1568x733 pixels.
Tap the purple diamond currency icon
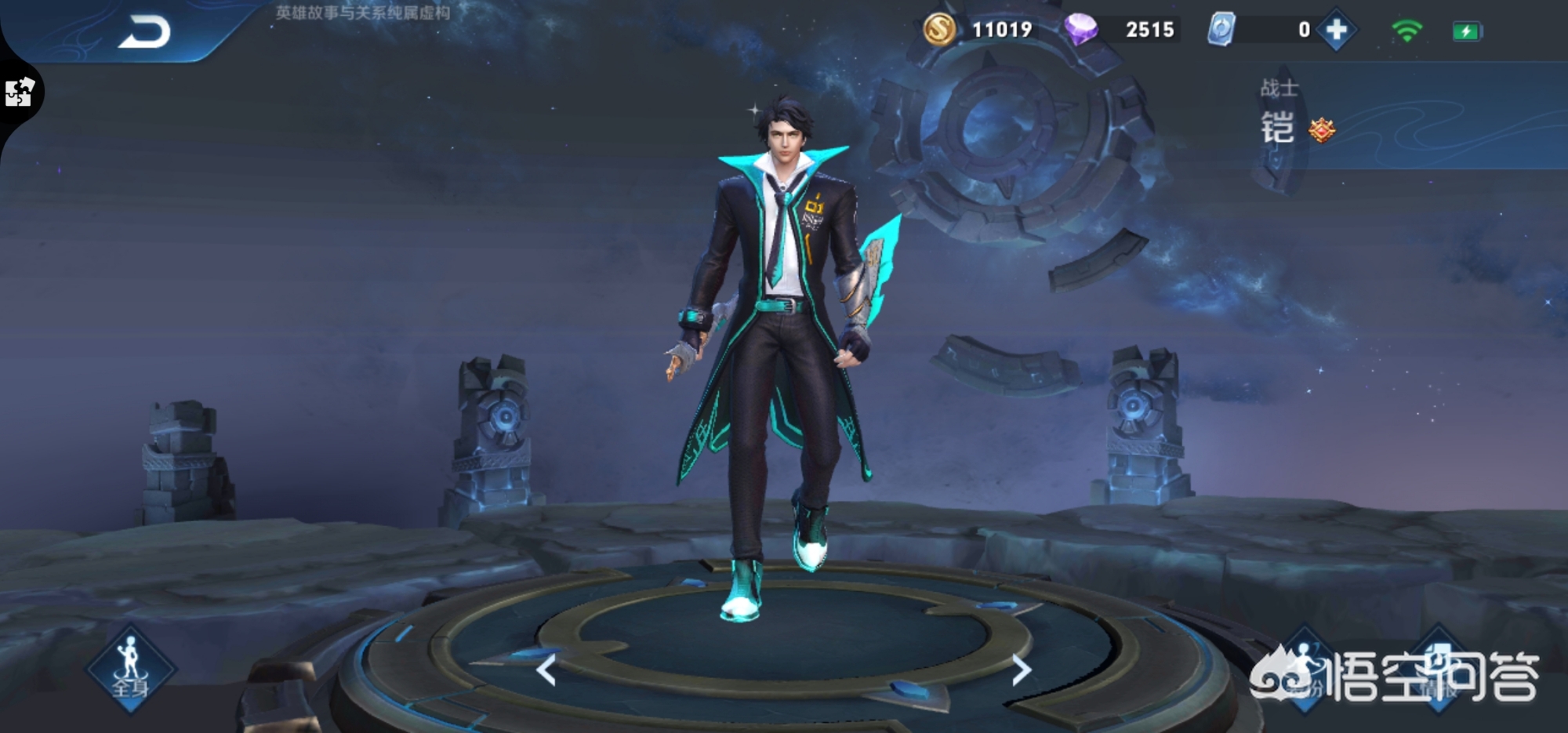tap(1081, 30)
